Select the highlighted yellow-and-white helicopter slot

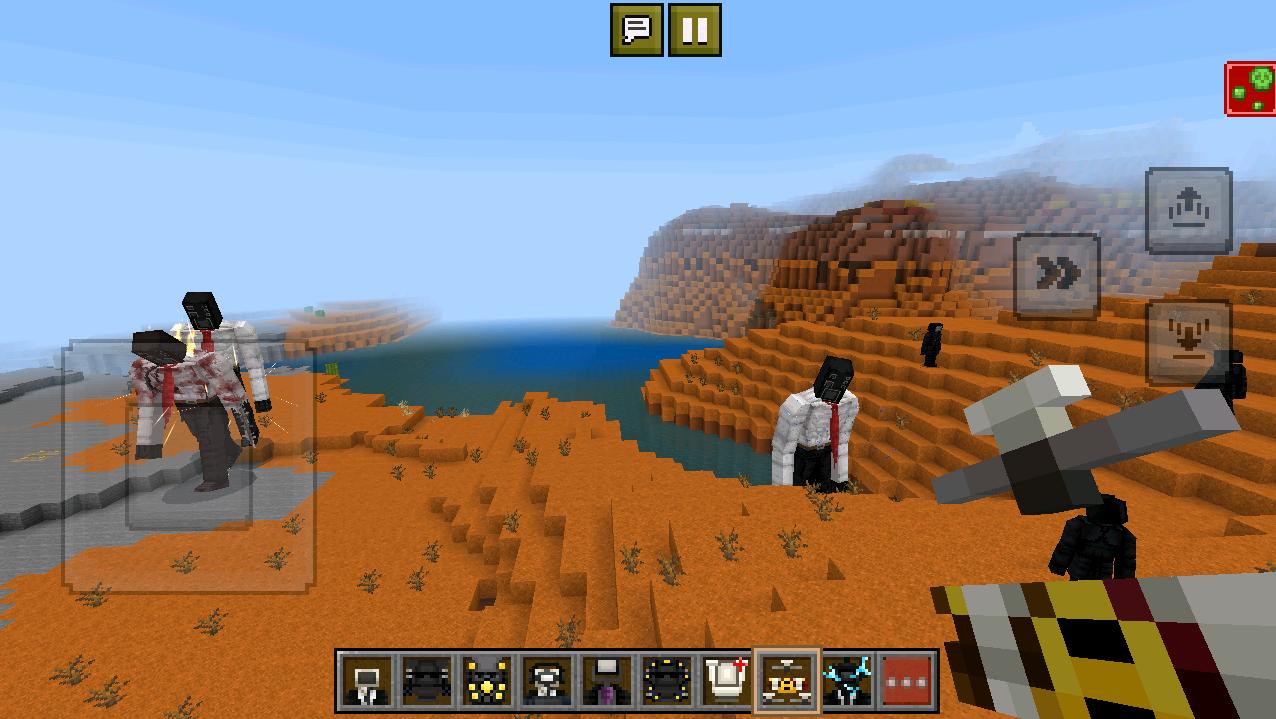(787, 681)
